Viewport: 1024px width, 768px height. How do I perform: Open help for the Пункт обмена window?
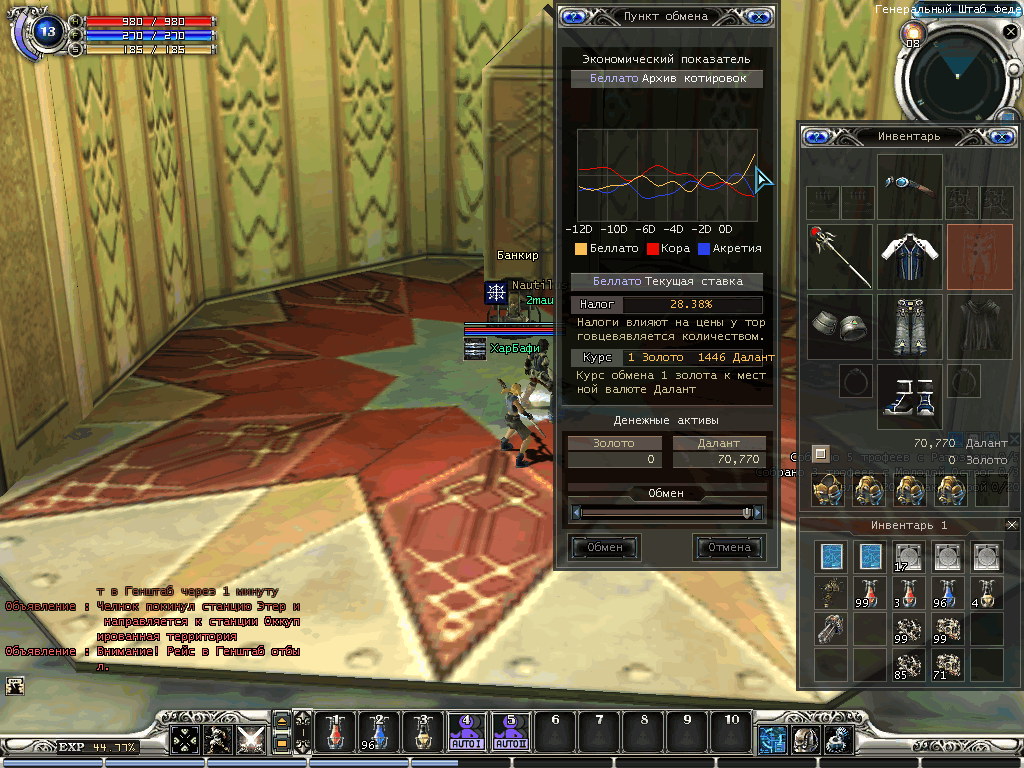coord(573,16)
